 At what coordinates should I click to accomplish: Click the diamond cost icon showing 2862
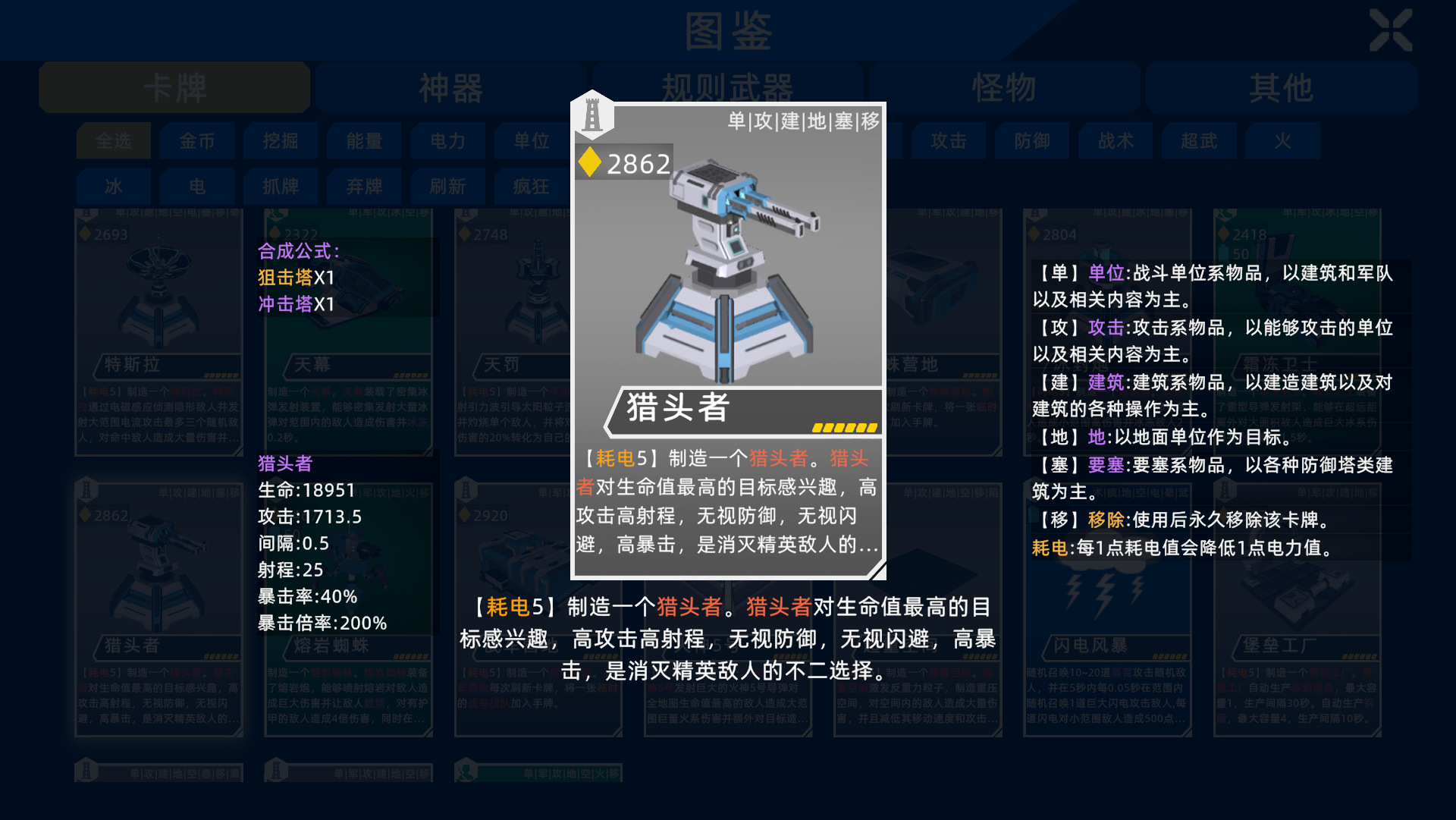590,162
